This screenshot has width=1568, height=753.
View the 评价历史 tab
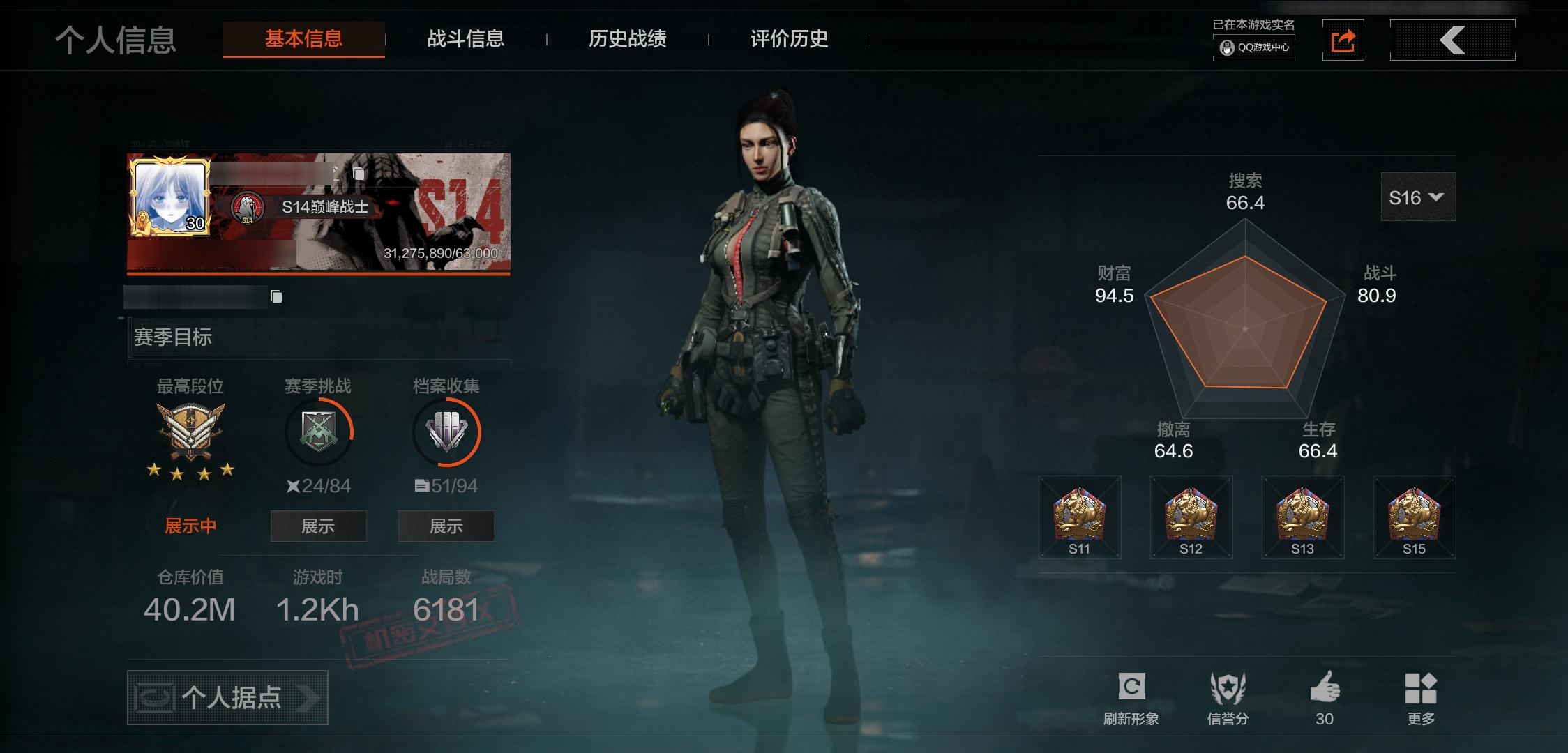pyautogui.click(x=789, y=39)
